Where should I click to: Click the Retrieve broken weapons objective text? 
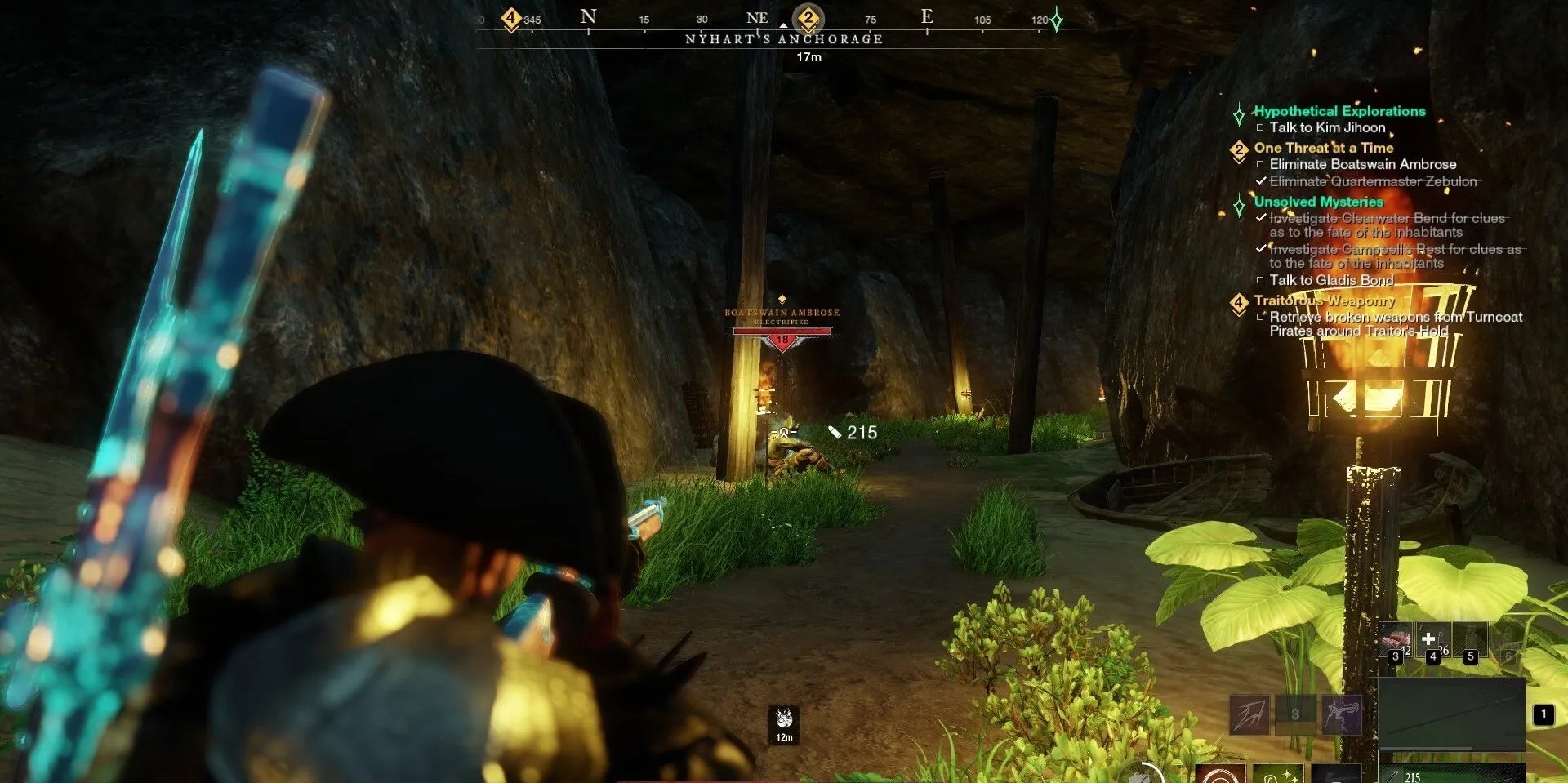tap(1395, 318)
